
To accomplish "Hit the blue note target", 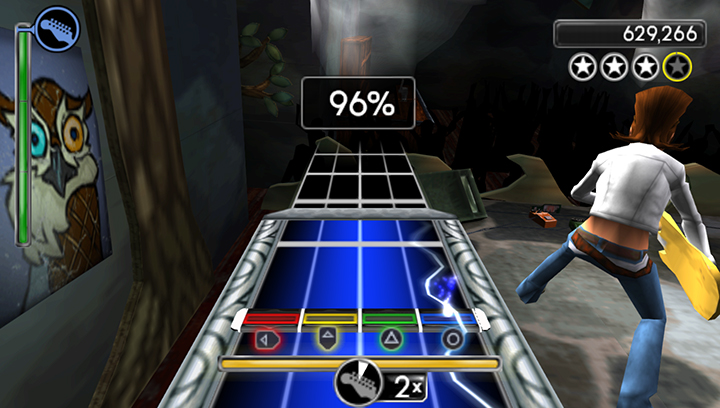I will (x=452, y=339).
